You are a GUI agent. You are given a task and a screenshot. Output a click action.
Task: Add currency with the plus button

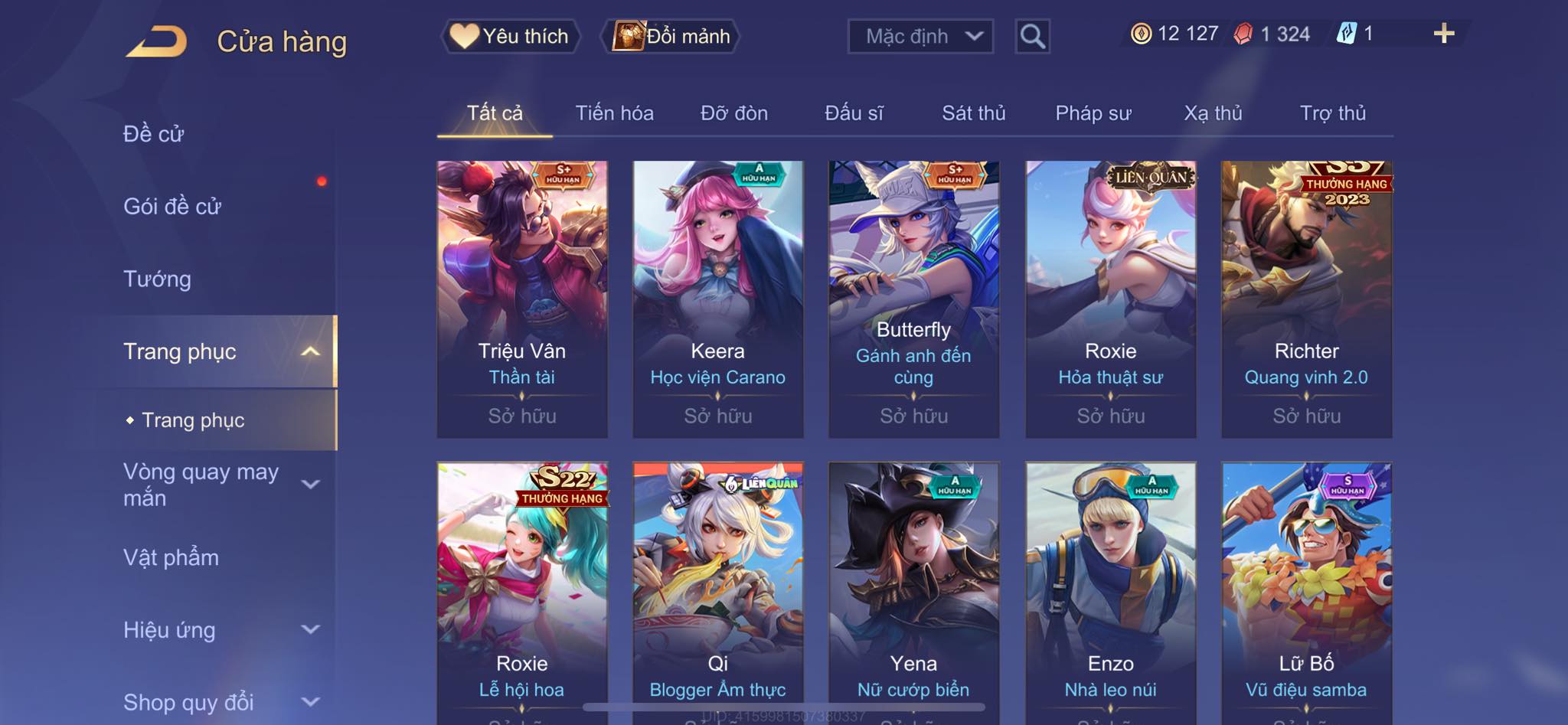(1443, 34)
